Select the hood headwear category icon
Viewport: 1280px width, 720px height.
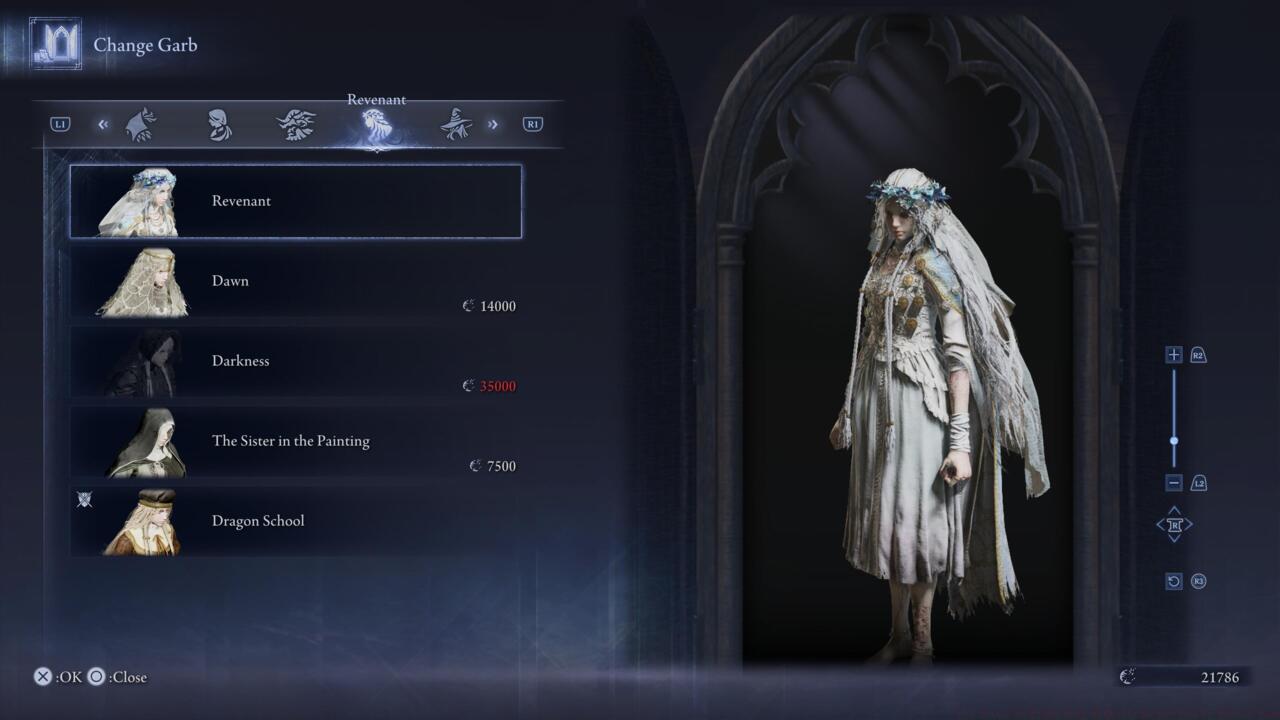pyautogui.click(x=220, y=123)
